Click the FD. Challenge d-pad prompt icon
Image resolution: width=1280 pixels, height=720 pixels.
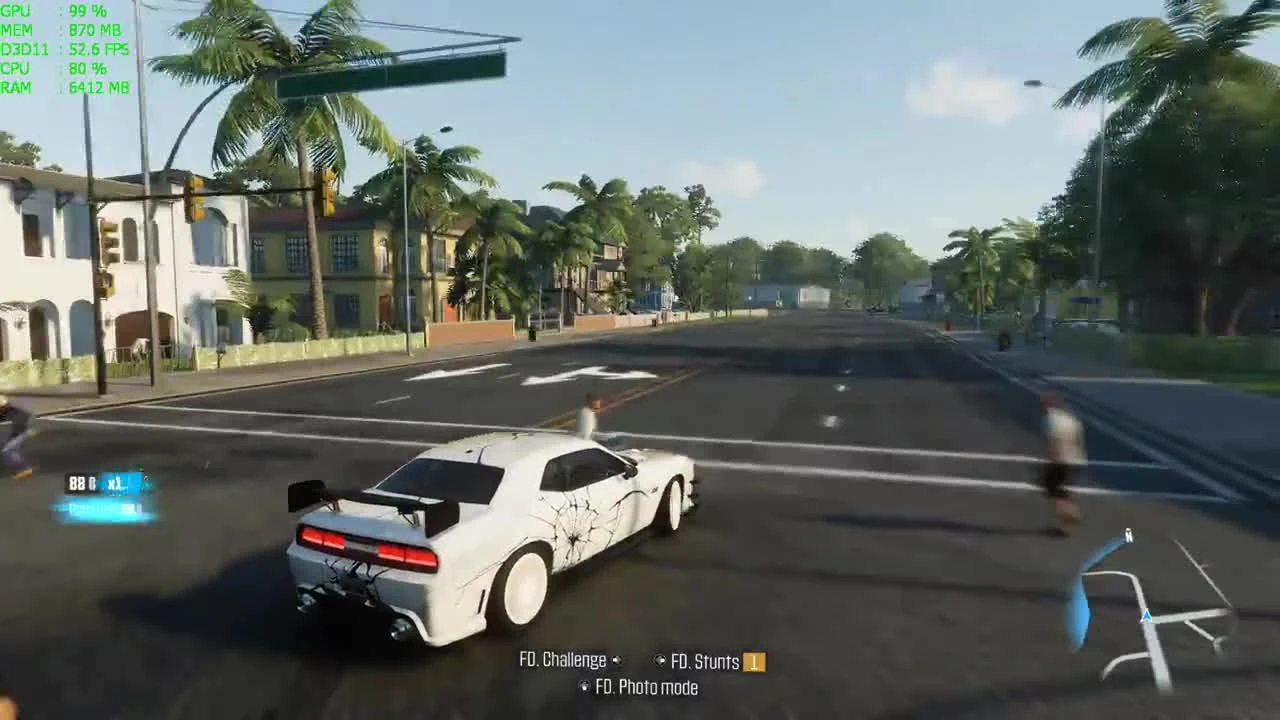618,660
